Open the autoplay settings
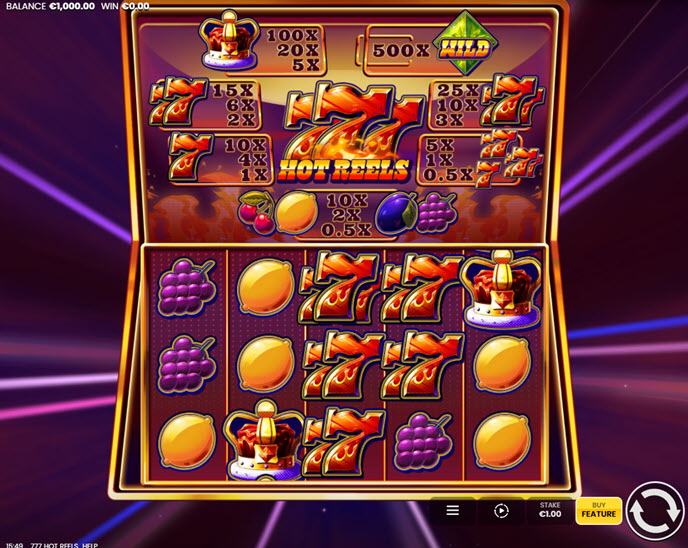This screenshot has width=688, height=548. pos(501,510)
